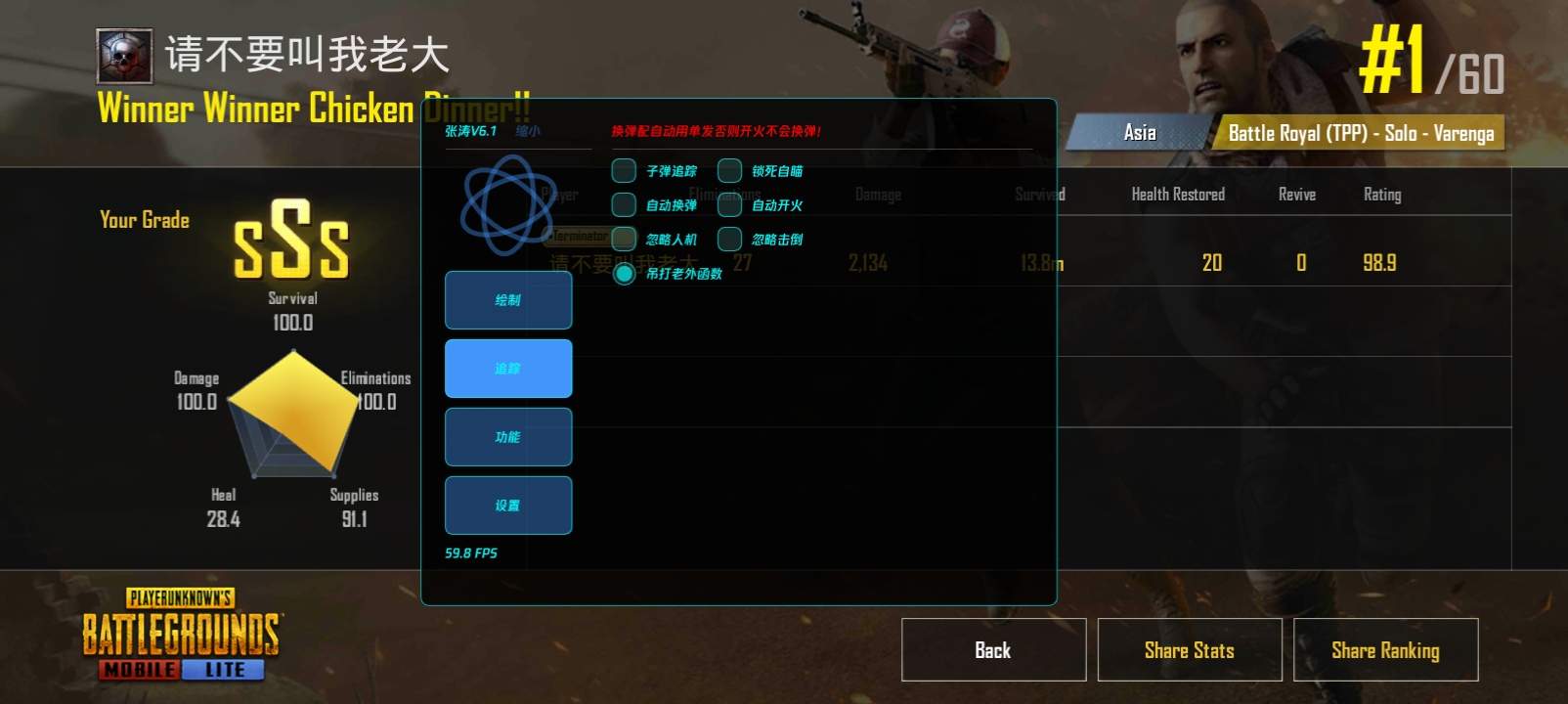This screenshot has height=704, width=1568.
Task: Open Share Stats
Action: pos(1189,650)
